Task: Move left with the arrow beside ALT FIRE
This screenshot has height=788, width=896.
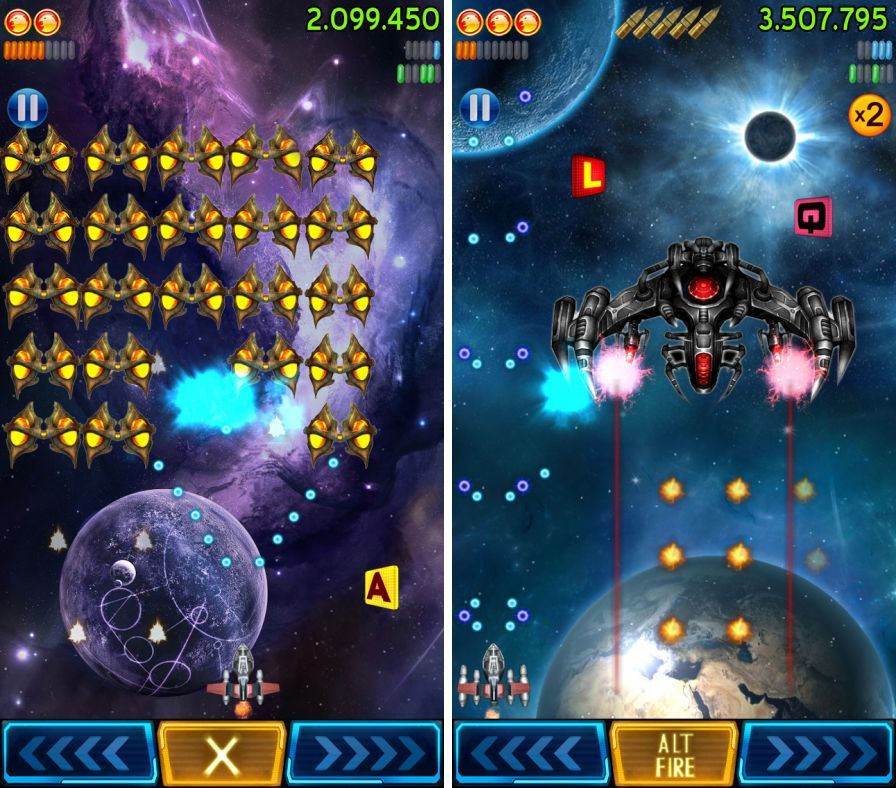Action: (x=531, y=753)
